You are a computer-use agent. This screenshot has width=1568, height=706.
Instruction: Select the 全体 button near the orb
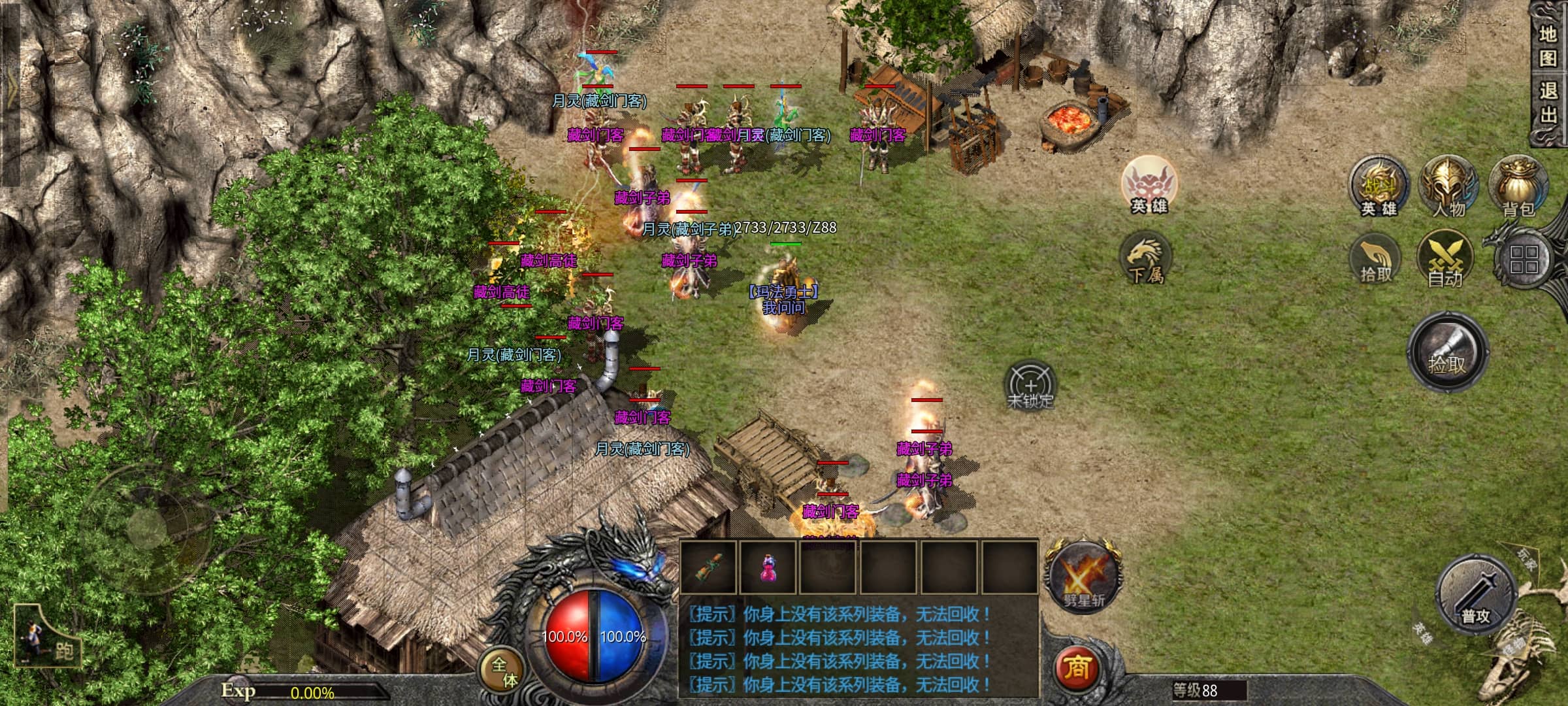(504, 672)
